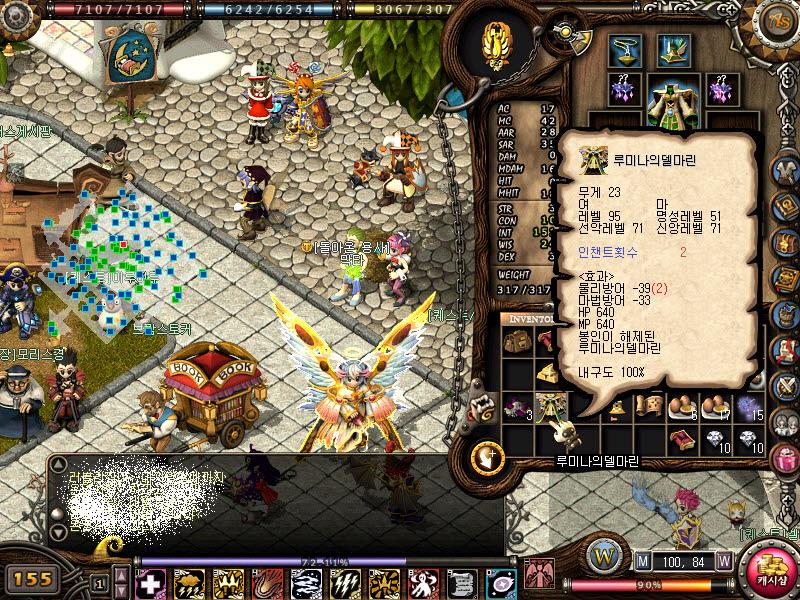Viewport: 800px width, 600px height.
Task: Use the scroll hotbar item
Action: click(461, 583)
